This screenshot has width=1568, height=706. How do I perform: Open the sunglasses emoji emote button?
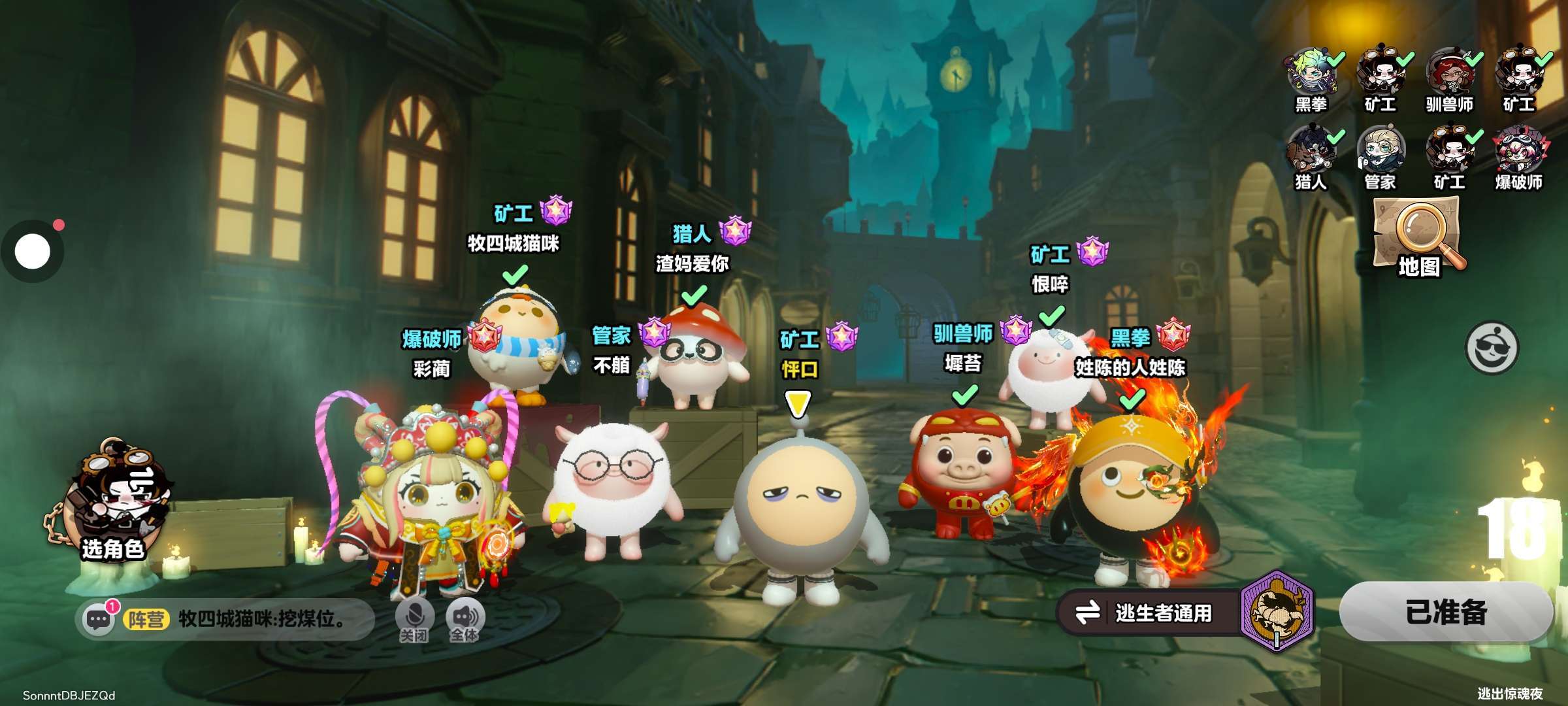1492,347
